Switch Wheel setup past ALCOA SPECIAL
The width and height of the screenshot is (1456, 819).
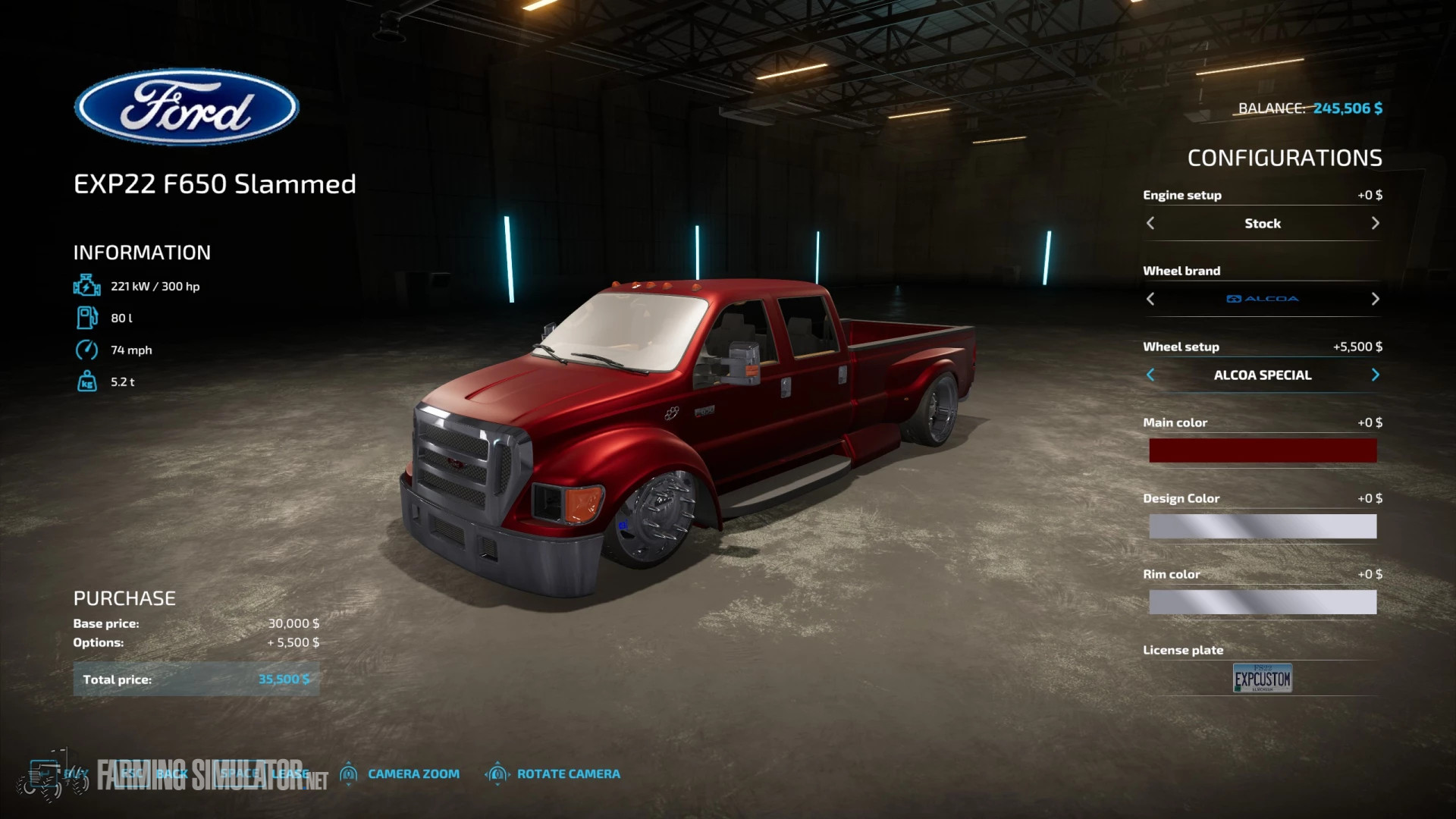1376,375
